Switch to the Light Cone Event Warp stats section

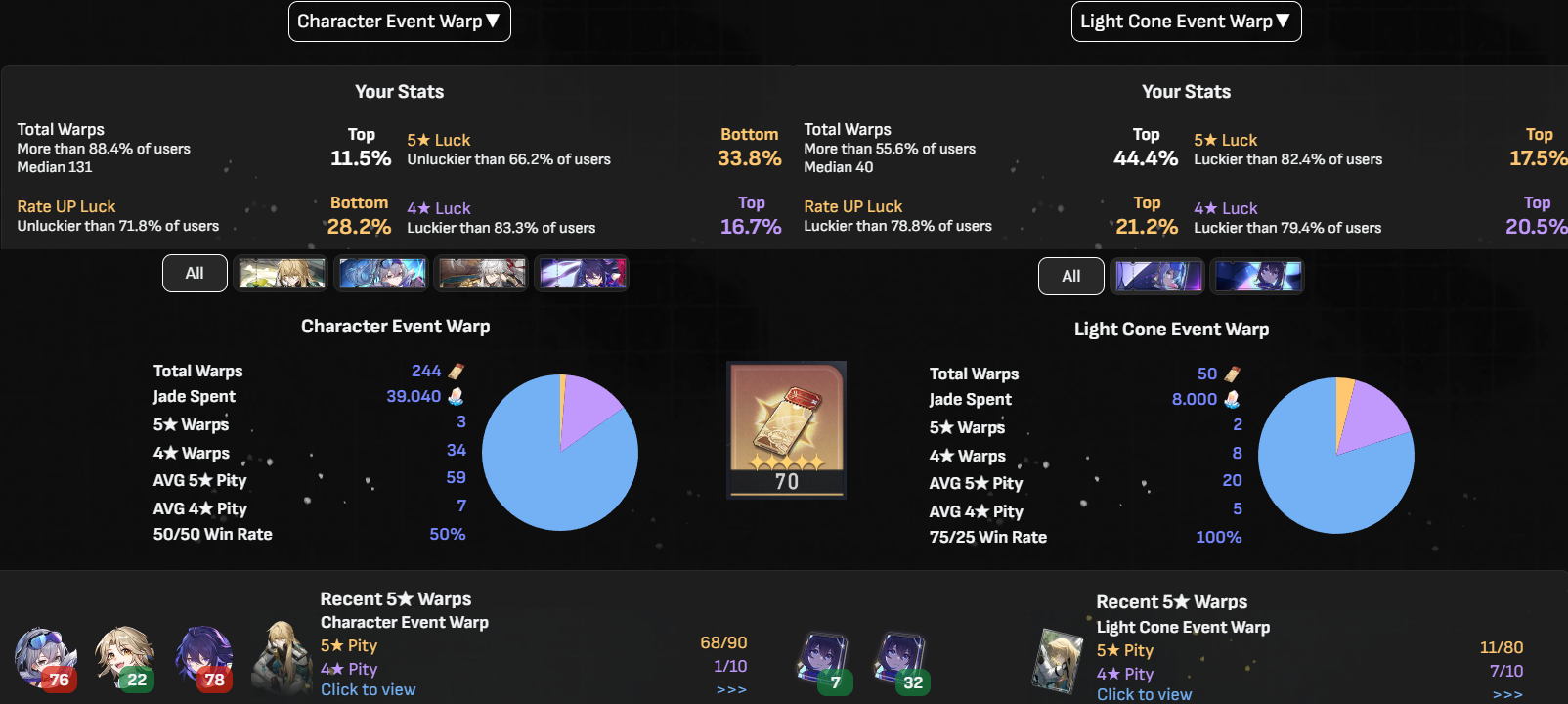[1172, 329]
